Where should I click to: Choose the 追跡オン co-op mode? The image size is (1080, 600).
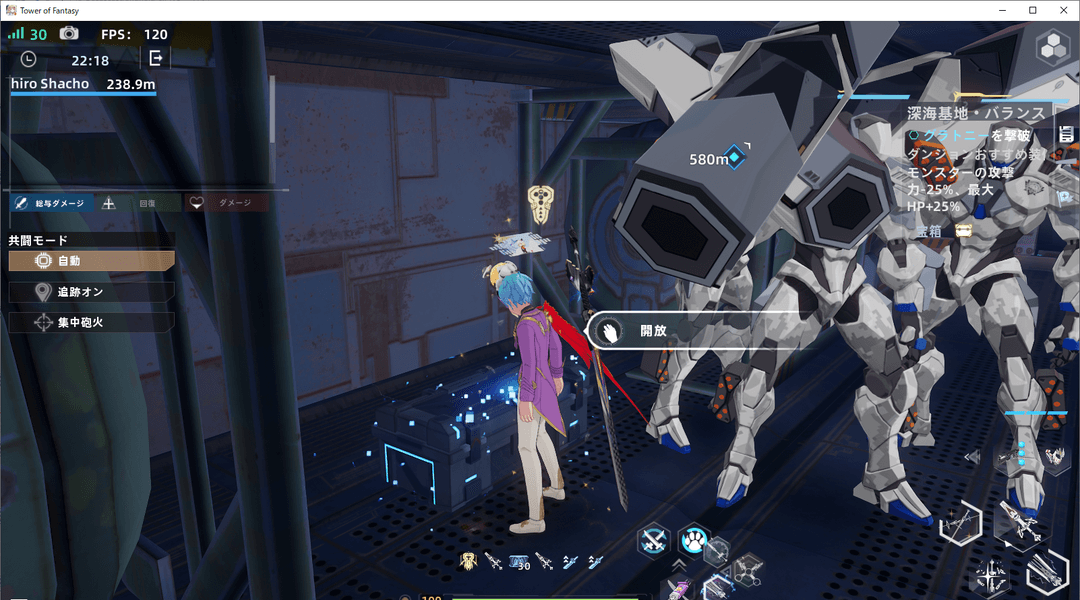pyautogui.click(x=91, y=292)
